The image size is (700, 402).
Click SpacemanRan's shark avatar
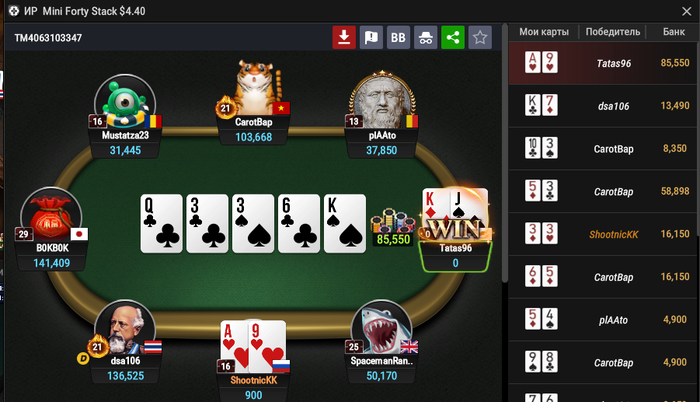pos(382,331)
